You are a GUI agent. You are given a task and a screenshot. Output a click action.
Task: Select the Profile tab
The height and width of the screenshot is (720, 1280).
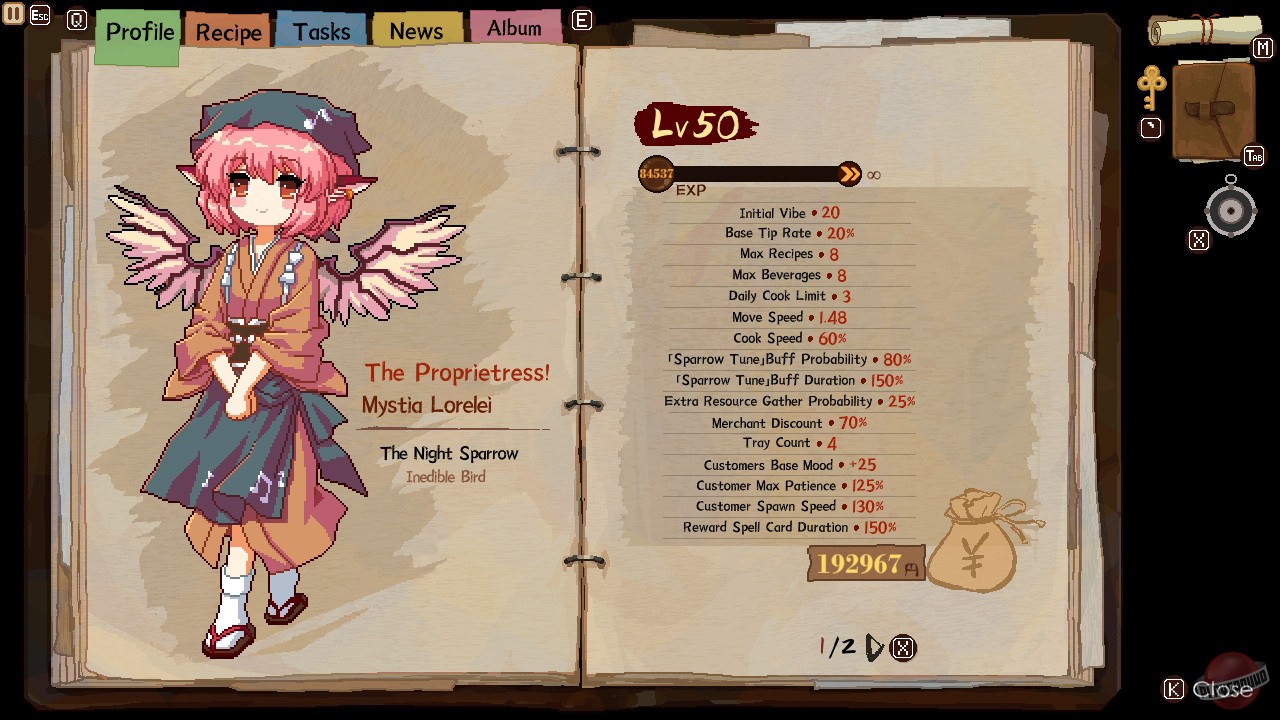[x=137, y=31]
